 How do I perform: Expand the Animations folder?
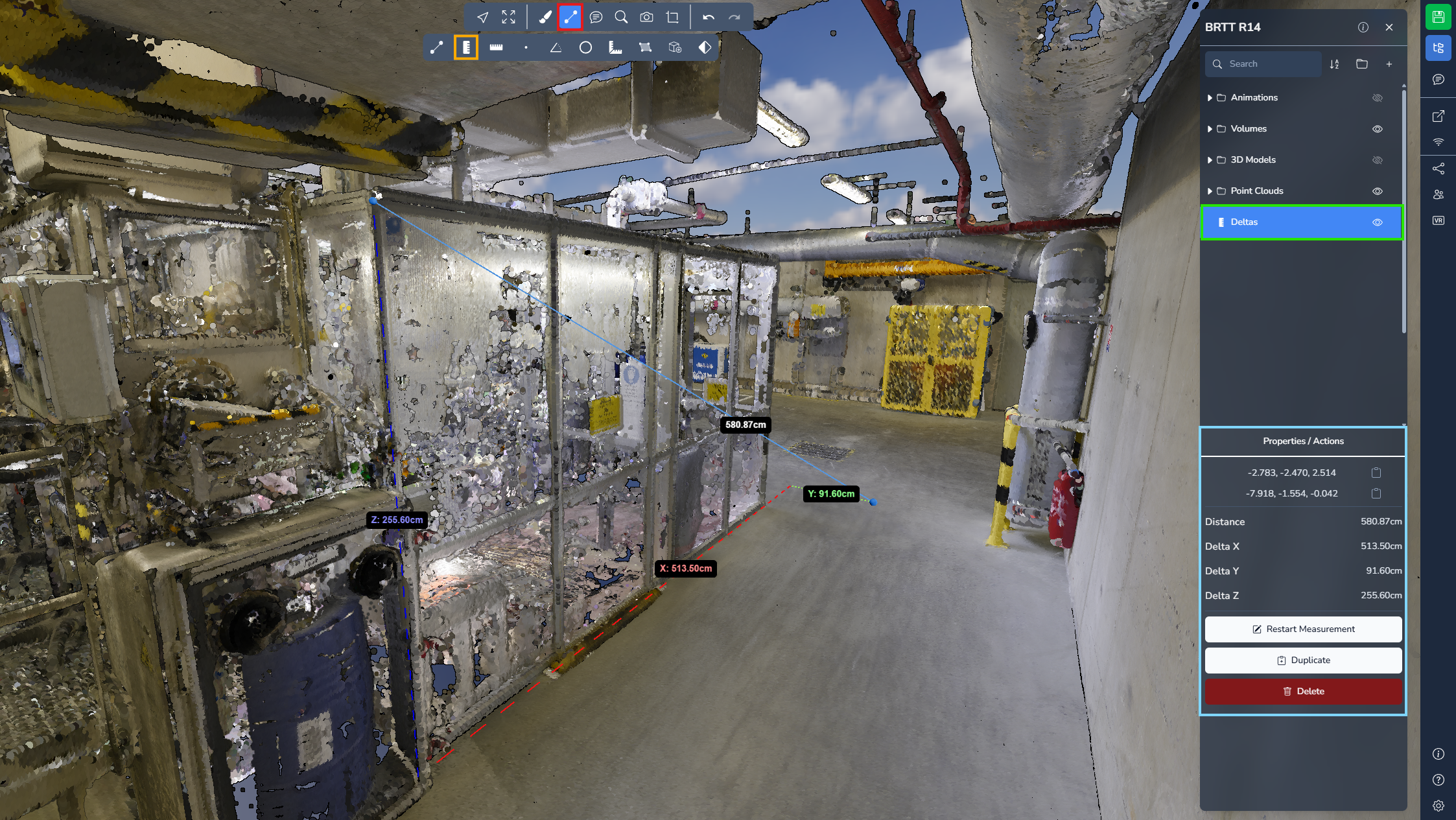[x=1210, y=98]
